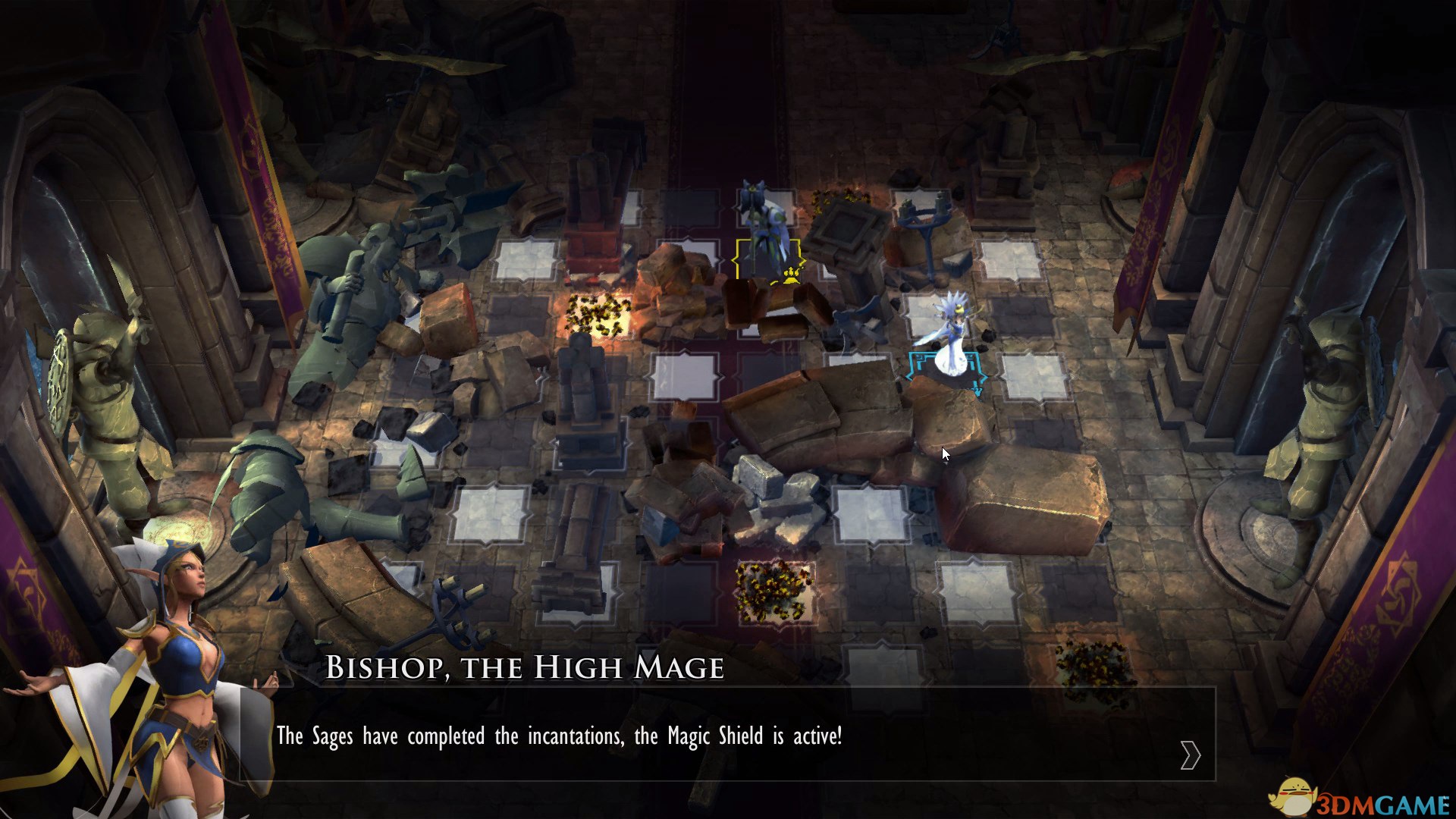The width and height of the screenshot is (1456, 819).
Task: Advance the dialogue with the arrow button
Action: [x=1190, y=755]
